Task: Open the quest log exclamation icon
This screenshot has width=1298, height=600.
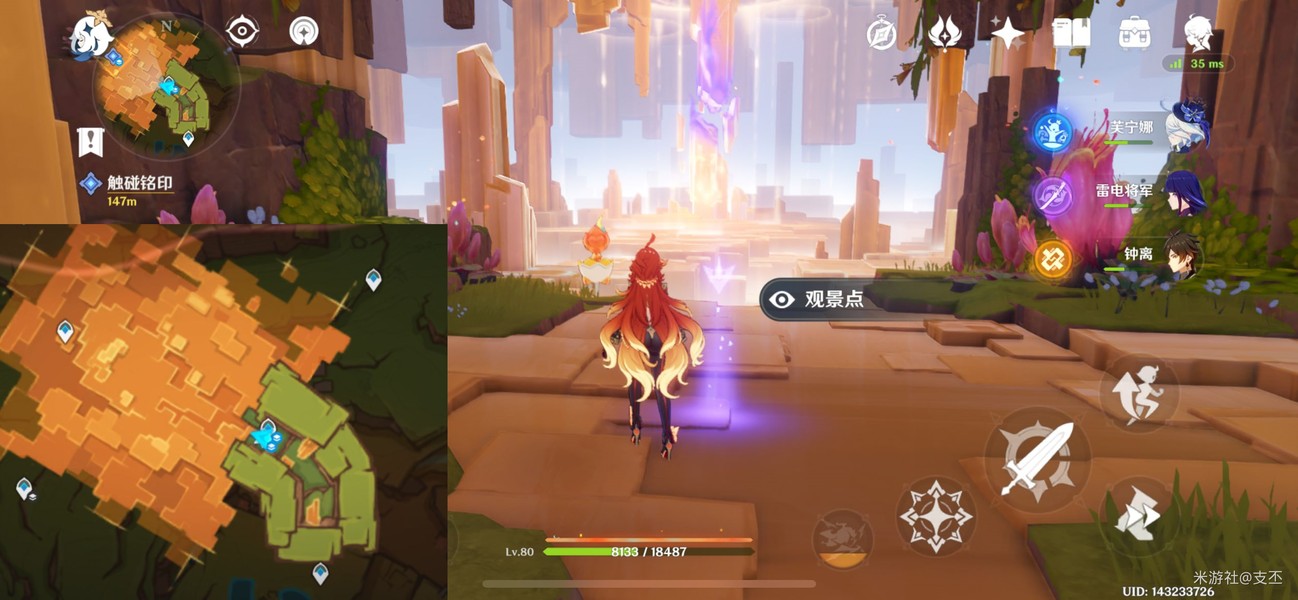Action: (90, 142)
